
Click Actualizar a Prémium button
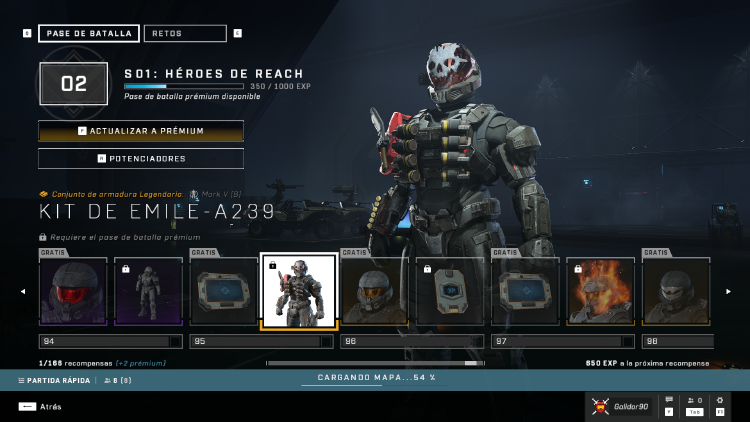click(x=141, y=131)
